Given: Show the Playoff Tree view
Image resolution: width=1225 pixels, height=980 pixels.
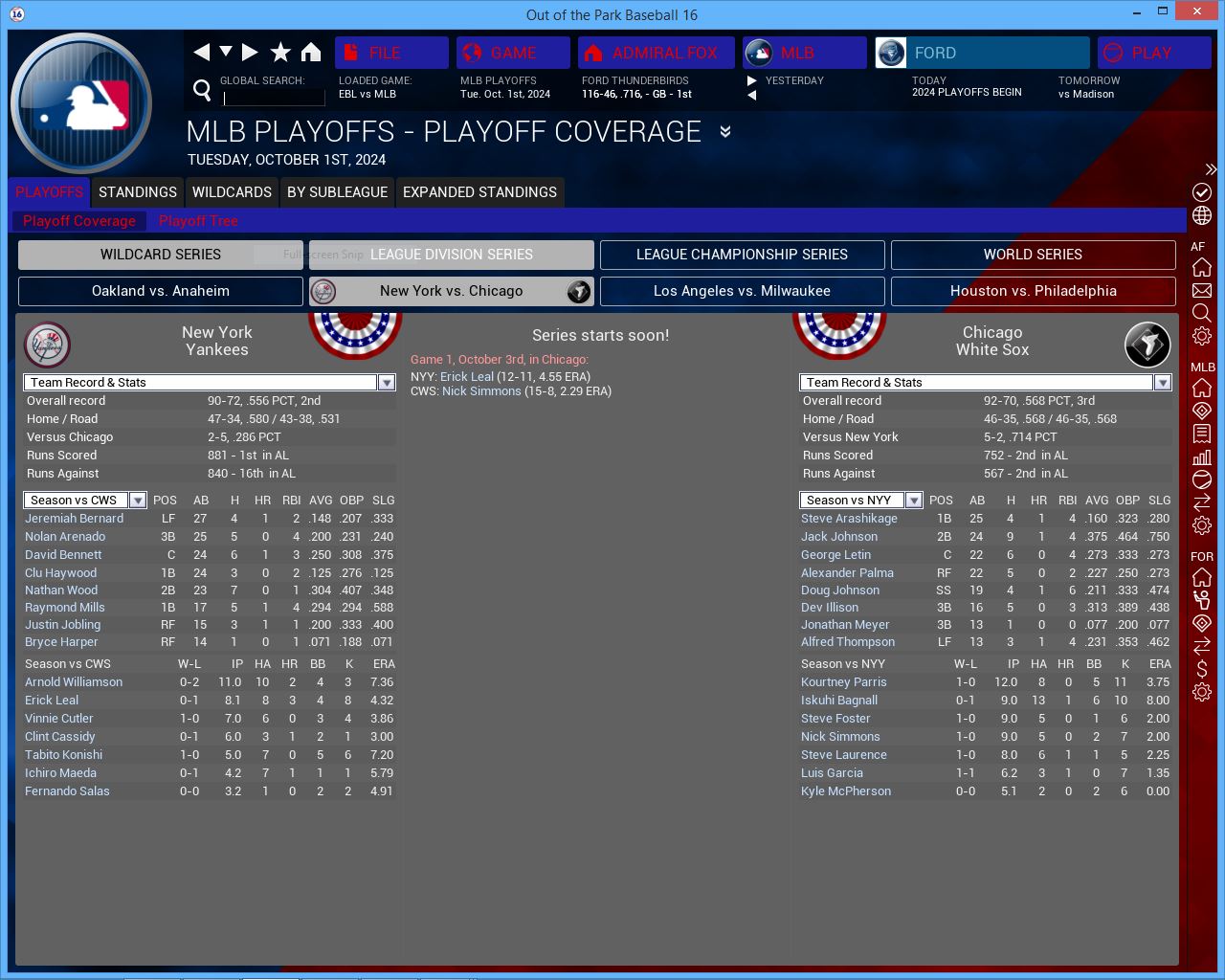Looking at the screenshot, I should [198, 221].
